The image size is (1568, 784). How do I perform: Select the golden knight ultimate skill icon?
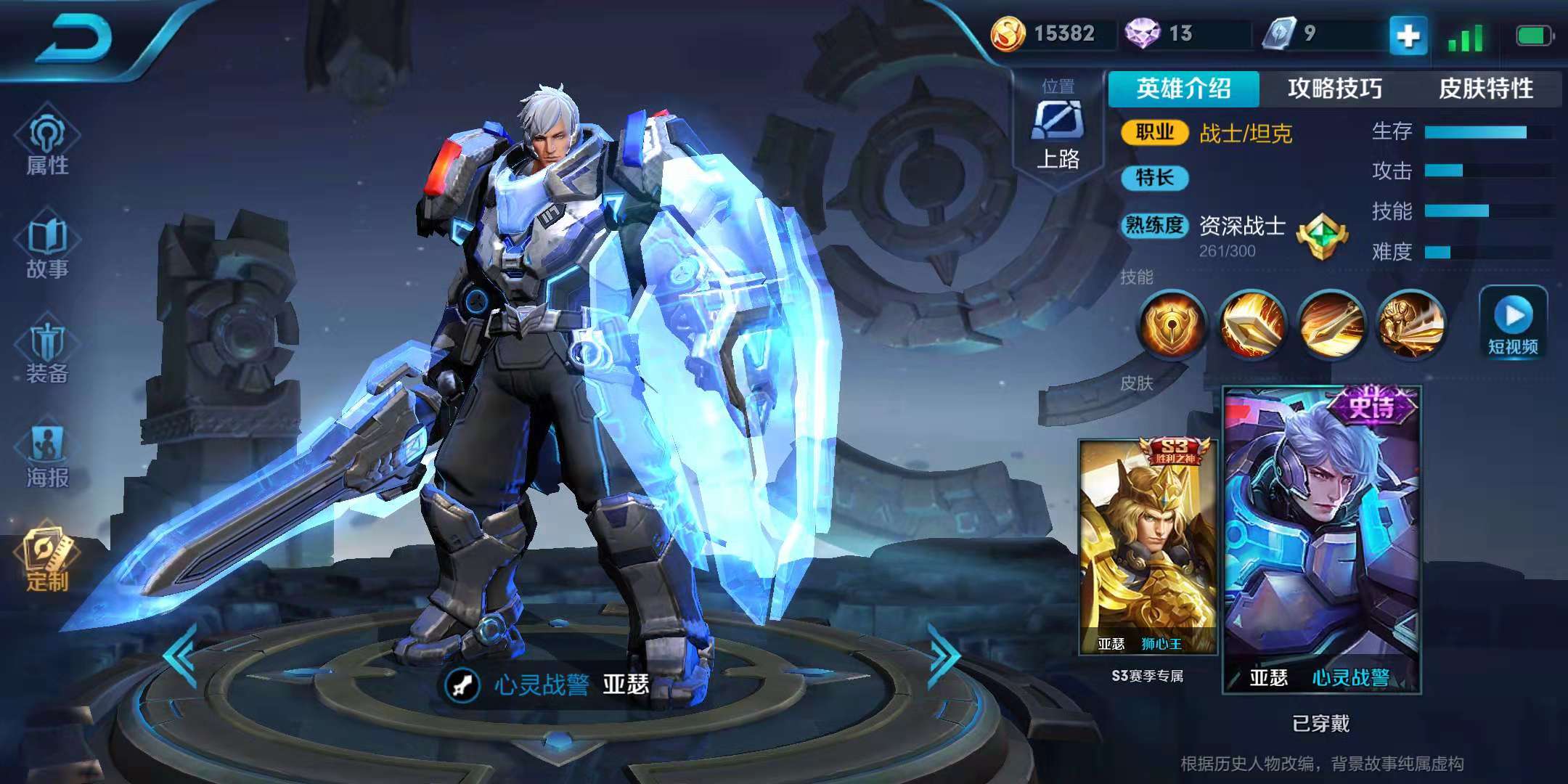pos(1410,324)
